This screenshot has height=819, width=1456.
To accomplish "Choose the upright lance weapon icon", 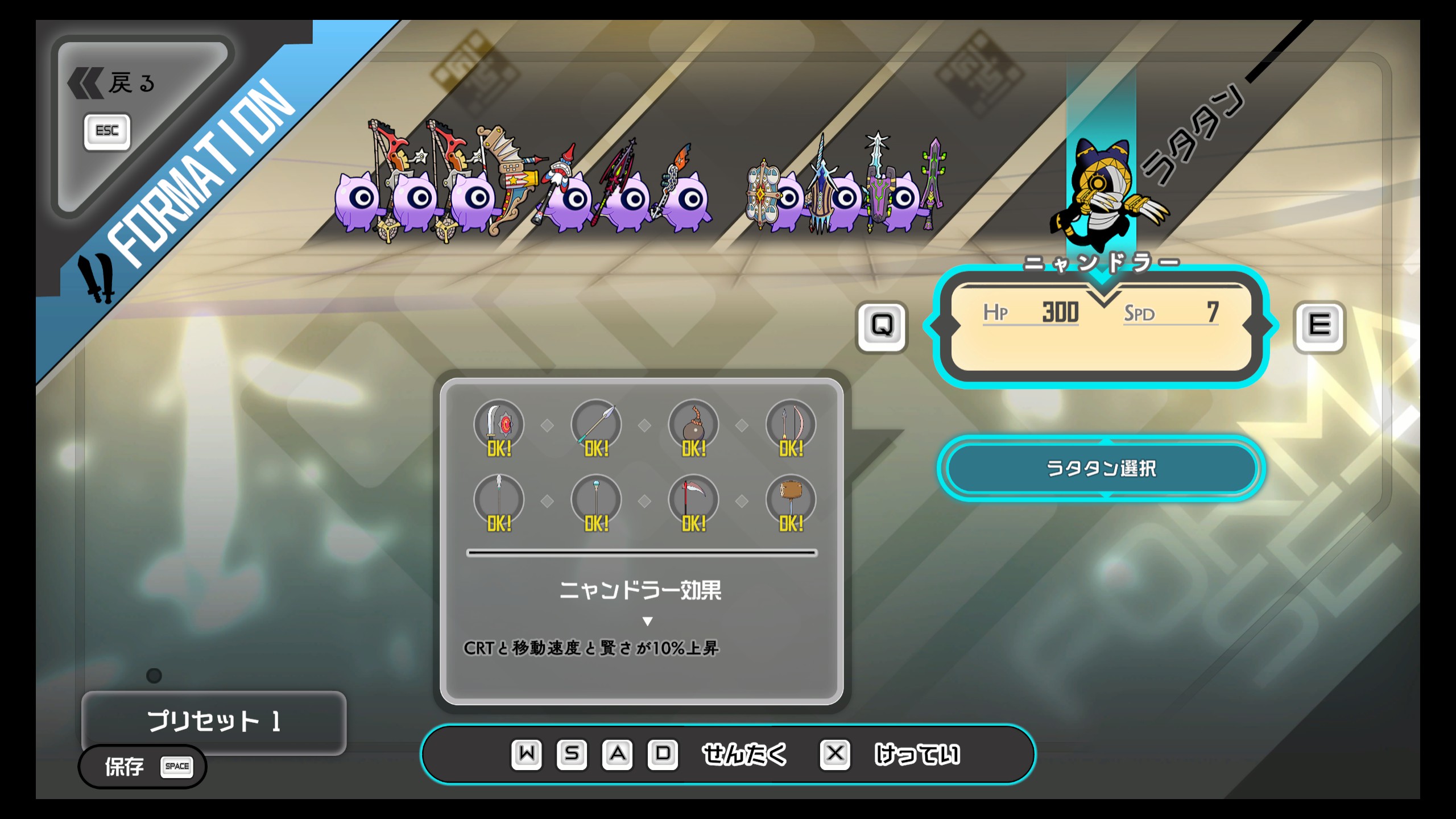I will click(x=499, y=500).
